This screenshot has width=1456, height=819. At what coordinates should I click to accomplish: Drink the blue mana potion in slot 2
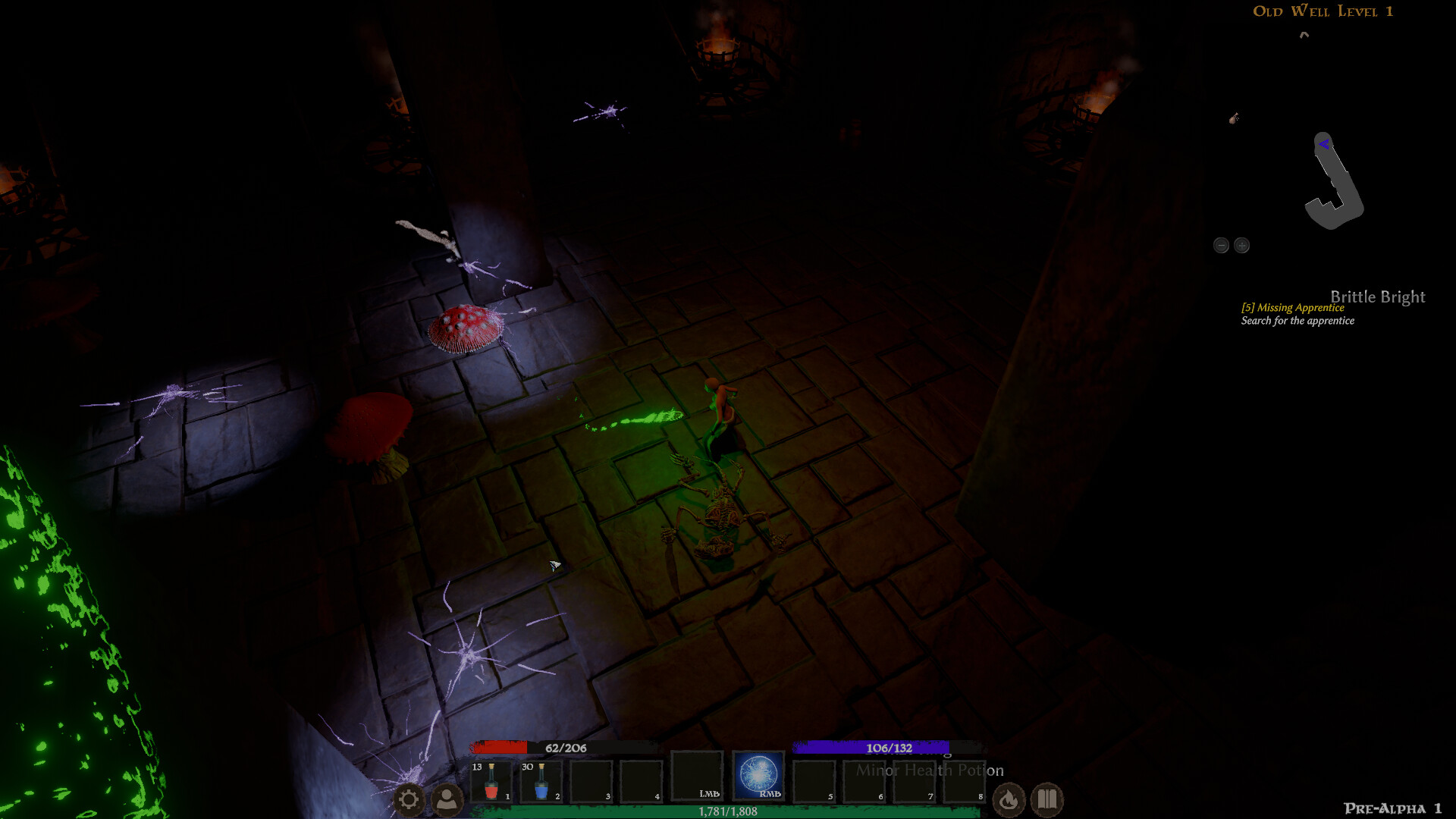[x=543, y=778]
